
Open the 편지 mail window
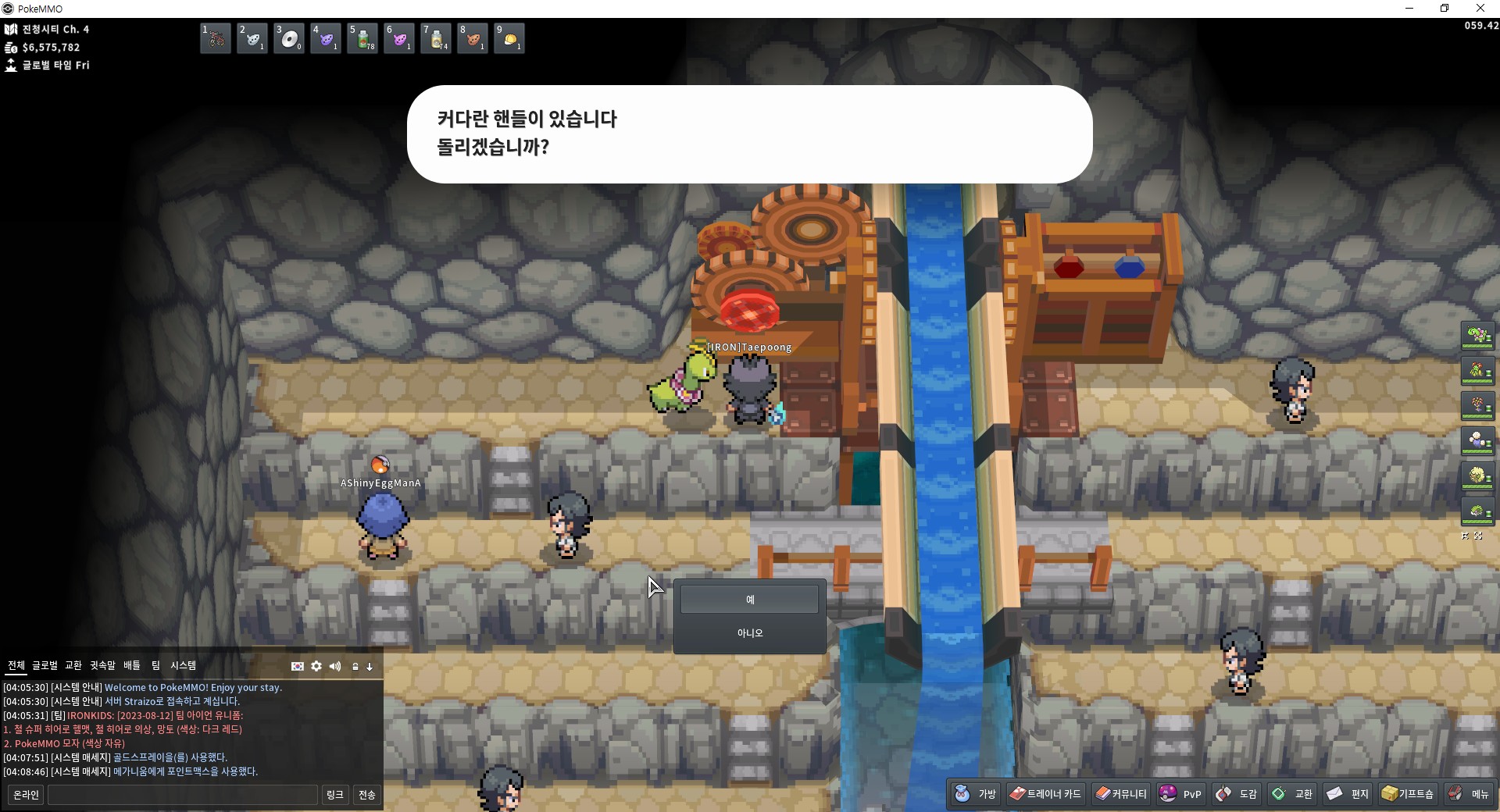pos(1348,794)
